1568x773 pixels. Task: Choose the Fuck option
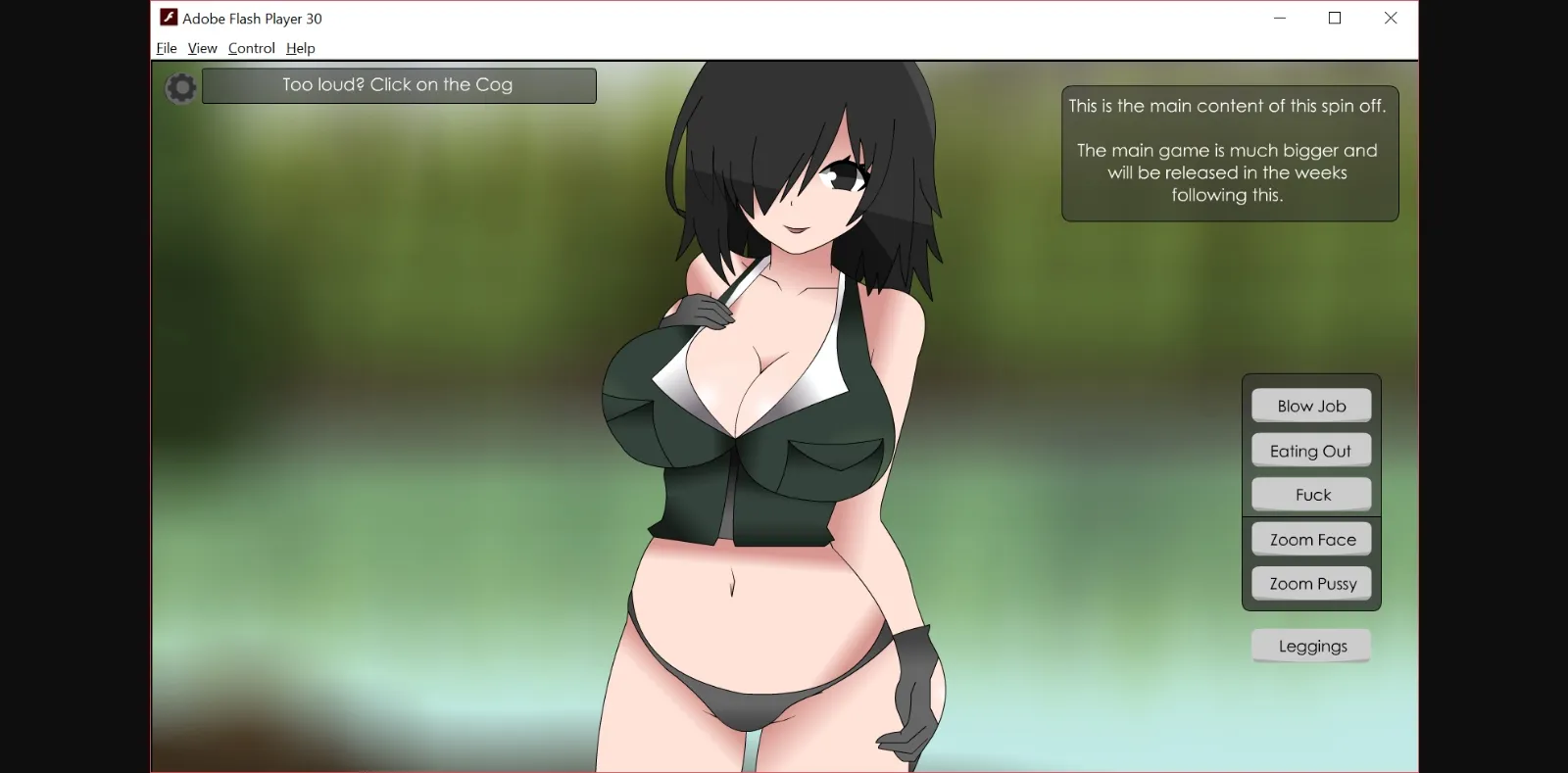click(x=1310, y=494)
